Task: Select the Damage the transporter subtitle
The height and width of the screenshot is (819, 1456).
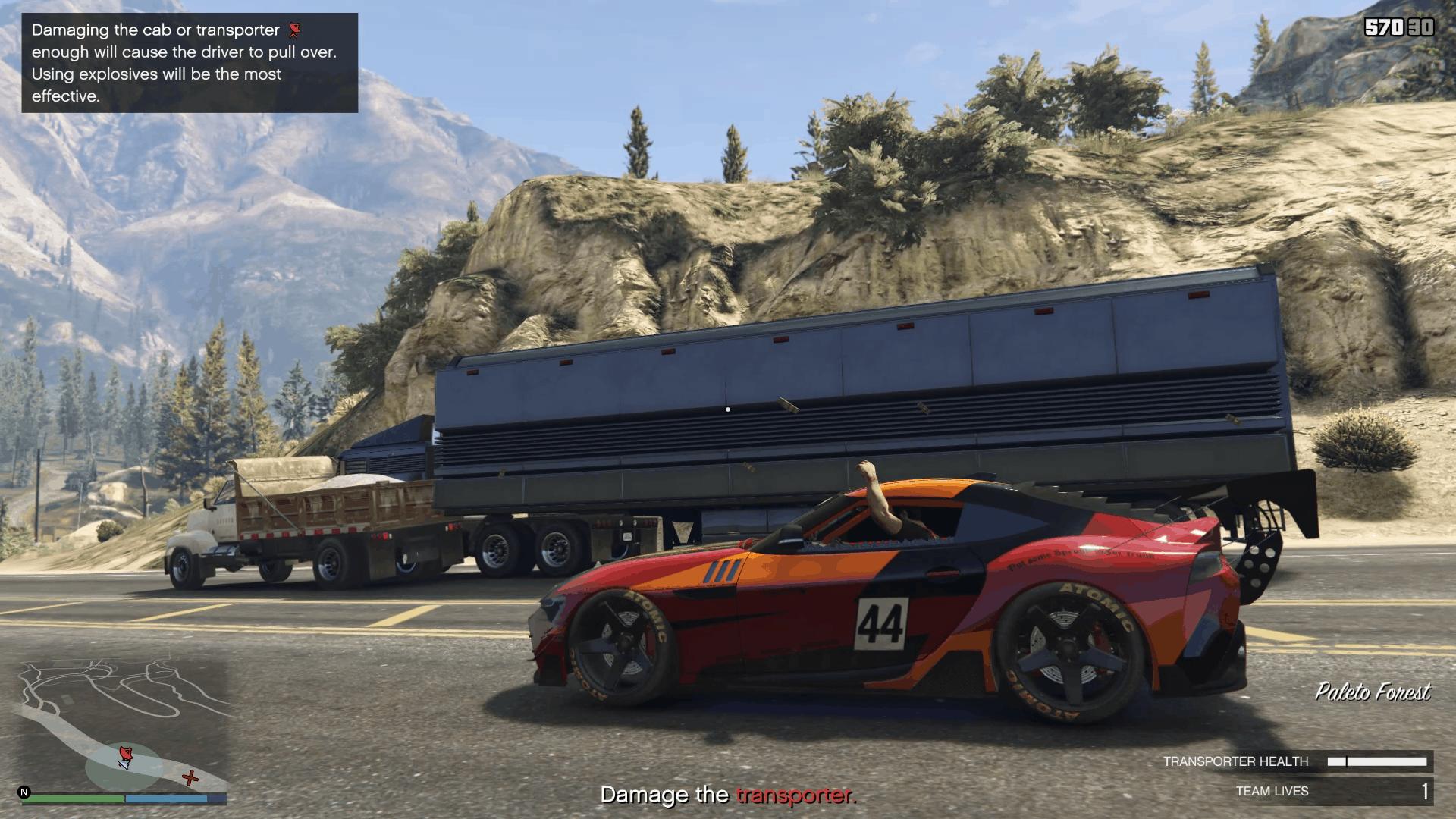Action: point(728,794)
